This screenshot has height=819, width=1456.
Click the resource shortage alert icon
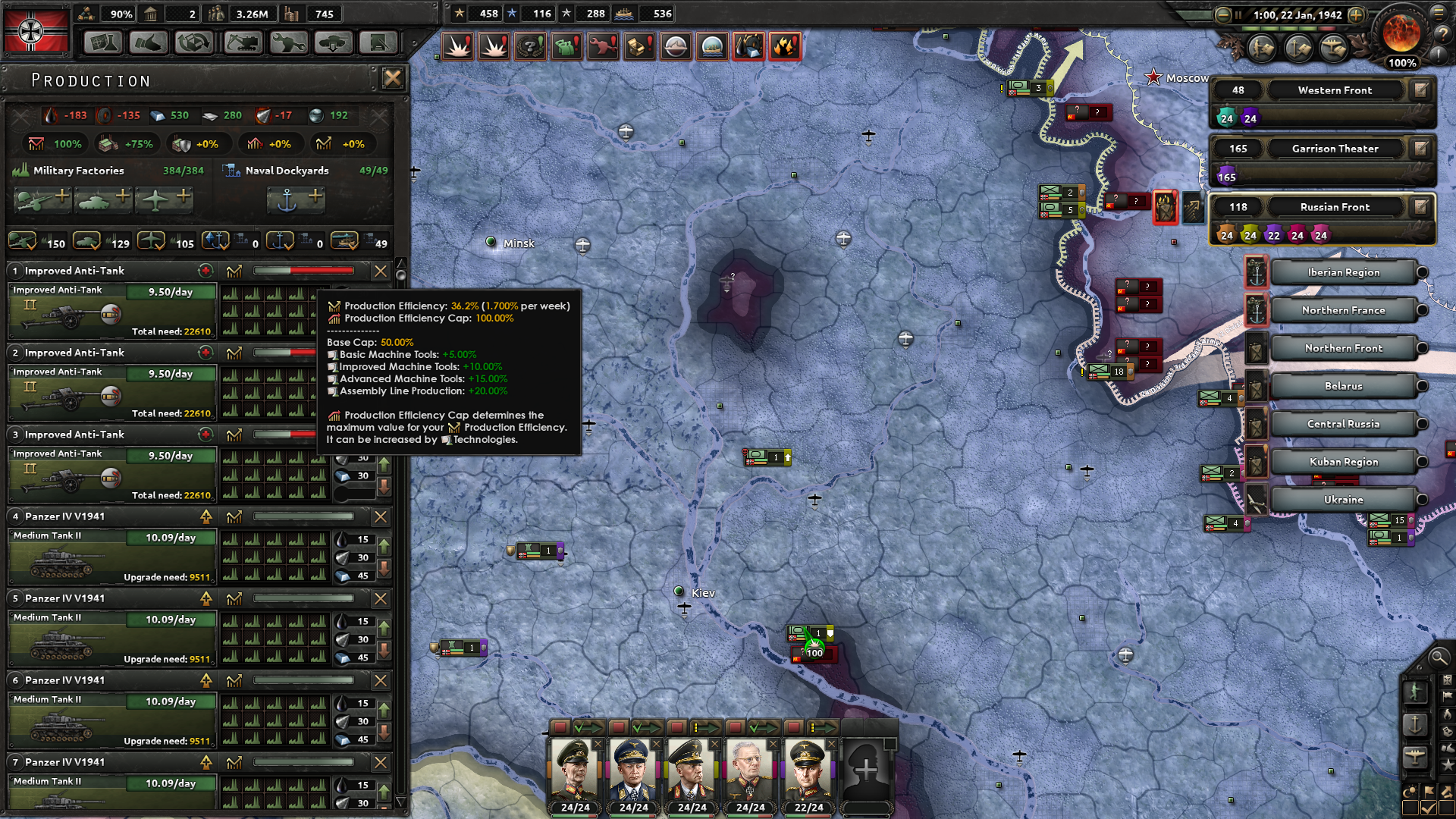coord(748,46)
